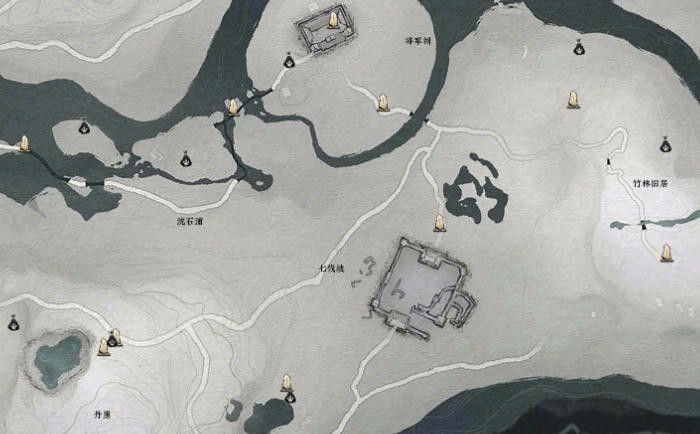Select the black marker just above the 浣石浦 label
This screenshot has width=700, height=434.
coord(185,158)
